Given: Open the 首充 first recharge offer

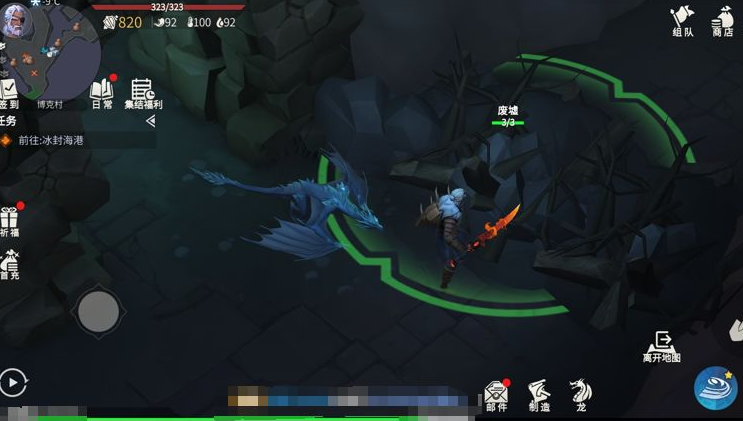Looking at the screenshot, I should click(10, 266).
